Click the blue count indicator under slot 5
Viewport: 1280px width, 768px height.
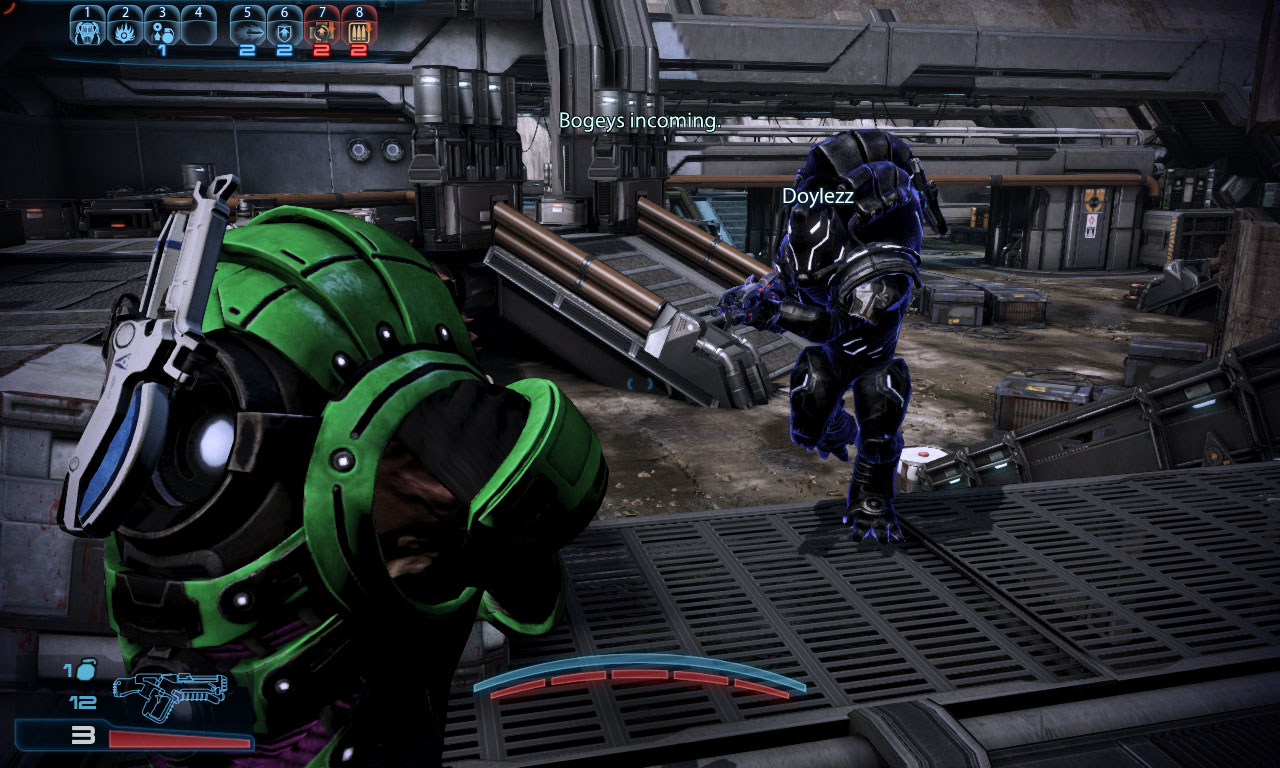tap(247, 50)
